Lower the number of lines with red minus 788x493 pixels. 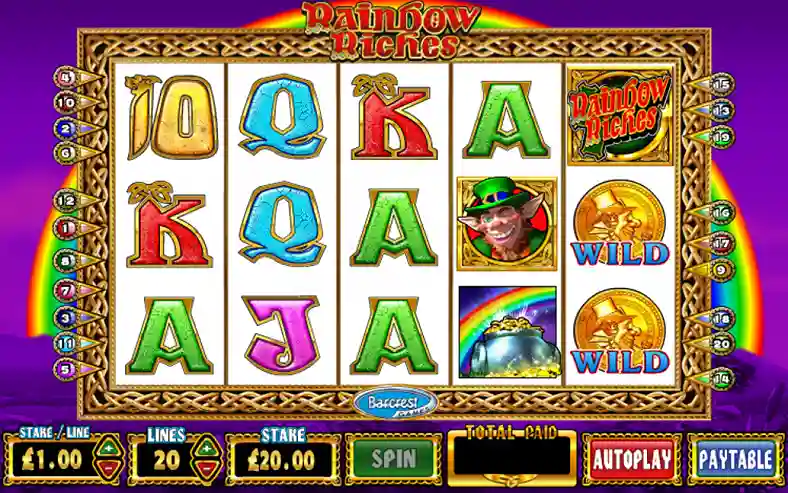click(205, 469)
